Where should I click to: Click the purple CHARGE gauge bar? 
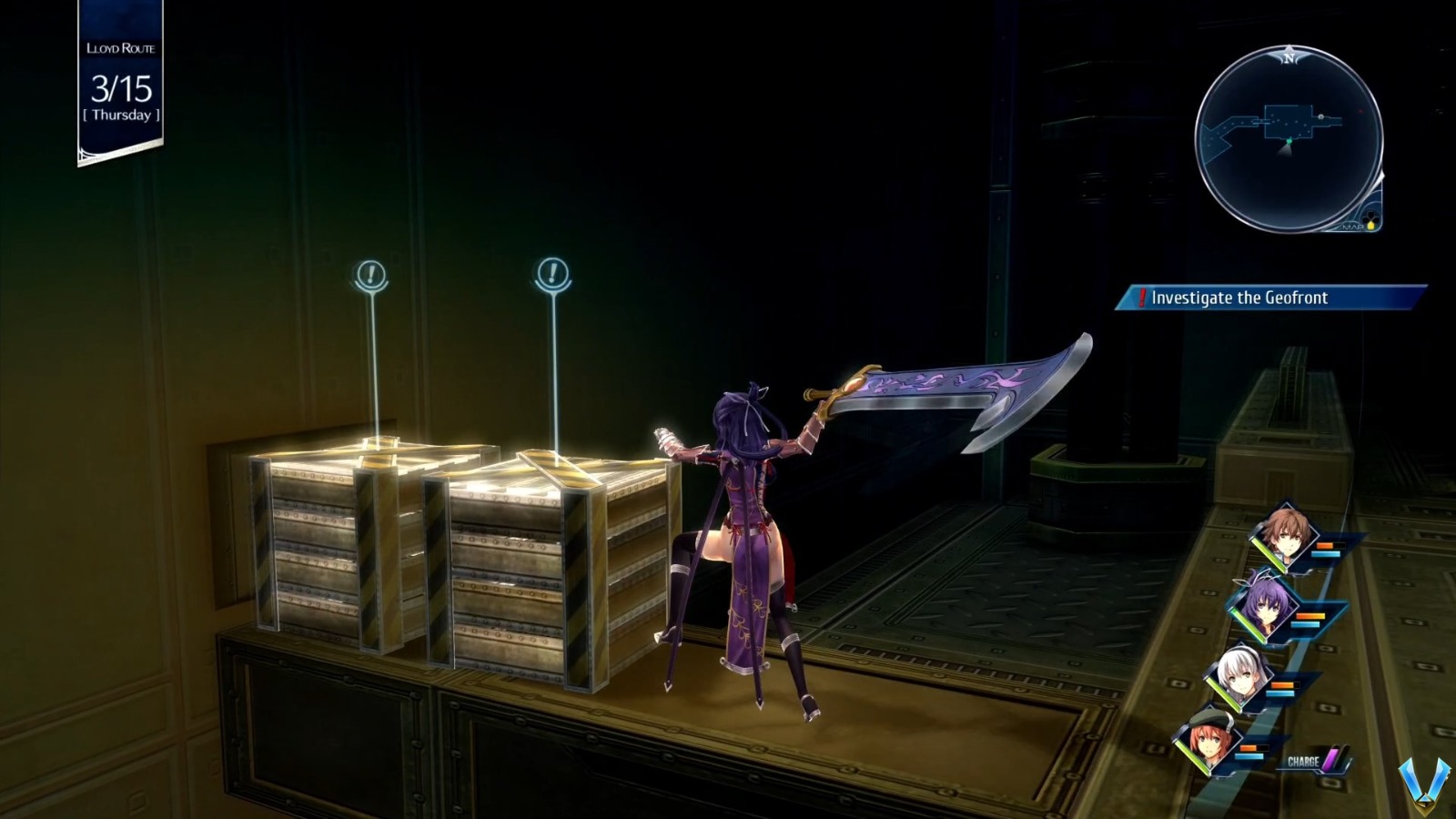click(1330, 757)
